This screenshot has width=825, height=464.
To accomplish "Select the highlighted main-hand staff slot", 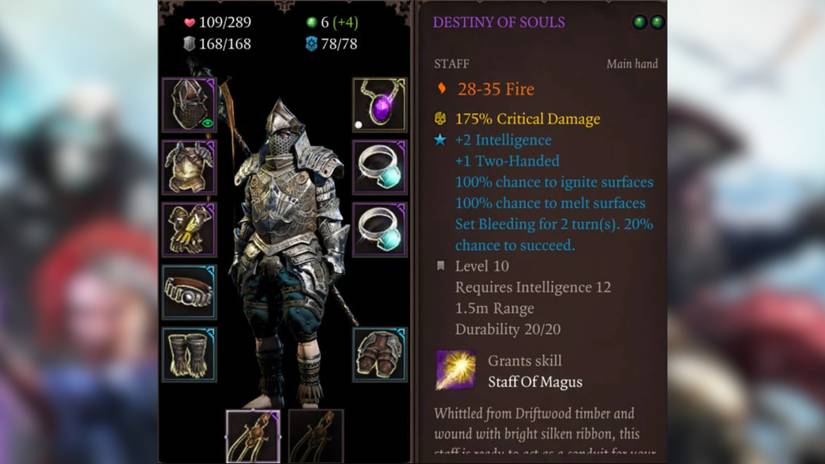I will click(253, 436).
